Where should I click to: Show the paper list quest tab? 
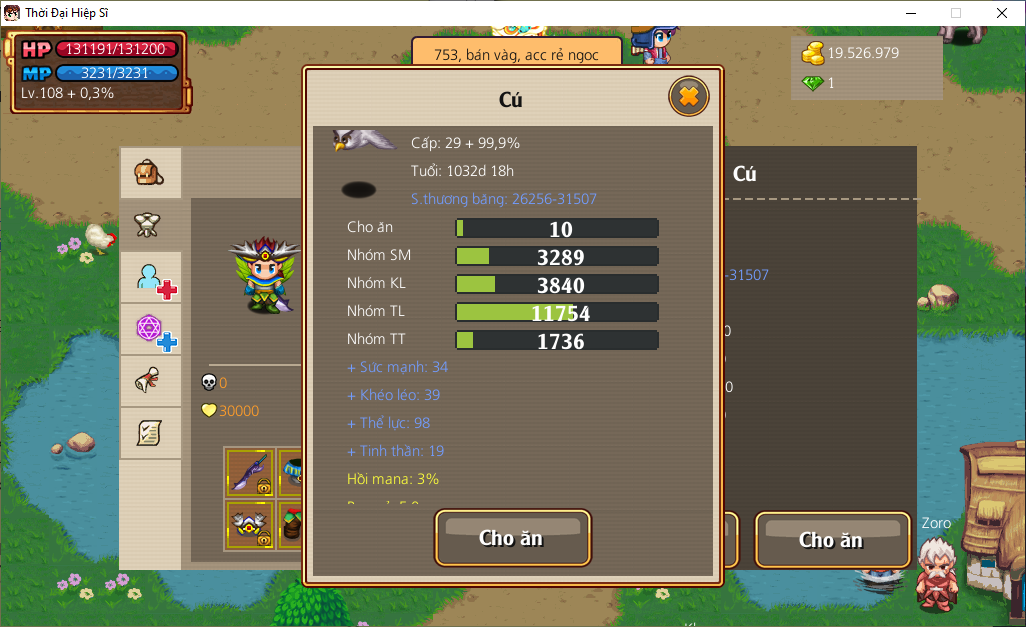pos(150,433)
